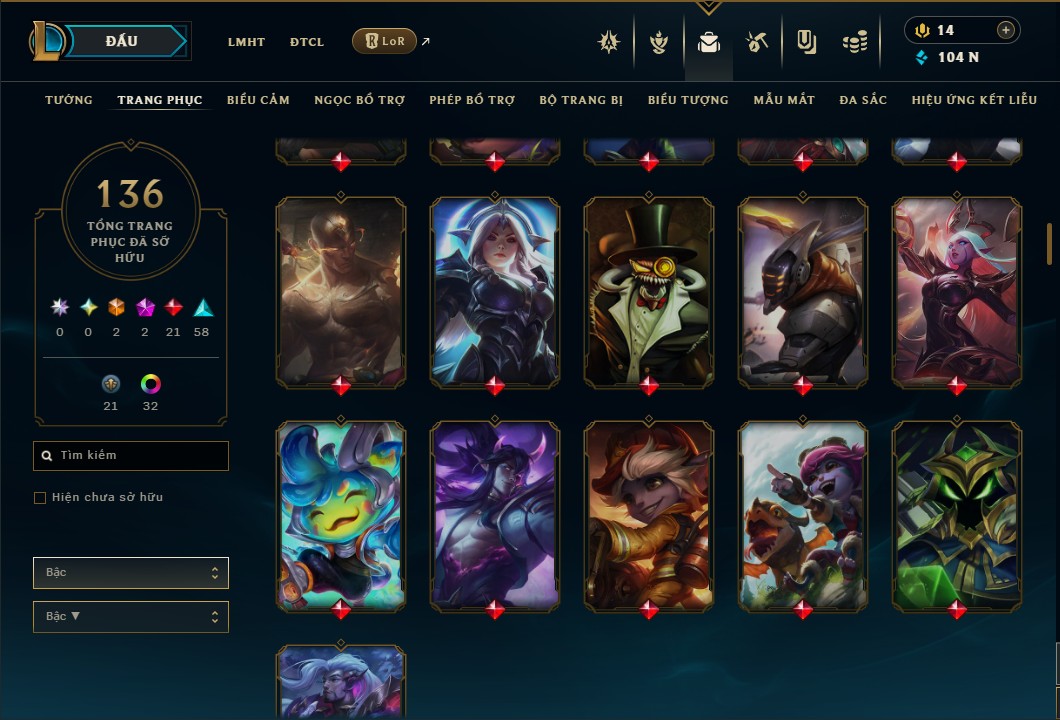Show the BIỂU TƯỢNG icons tab
Image resolution: width=1060 pixels, height=720 pixels.
pos(688,100)
